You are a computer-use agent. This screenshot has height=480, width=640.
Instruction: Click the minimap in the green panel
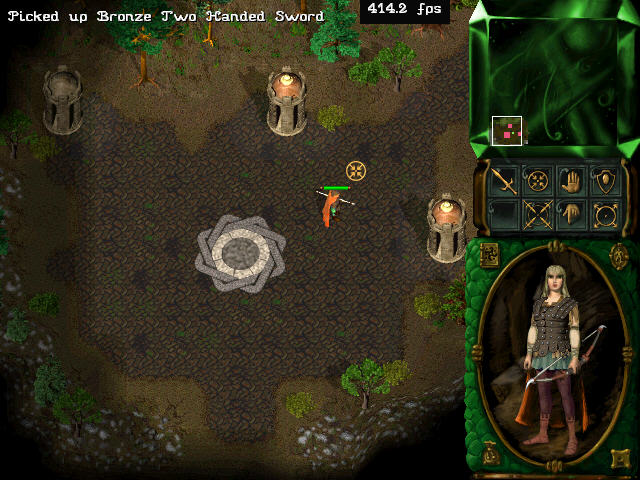[x=553, y=80]
